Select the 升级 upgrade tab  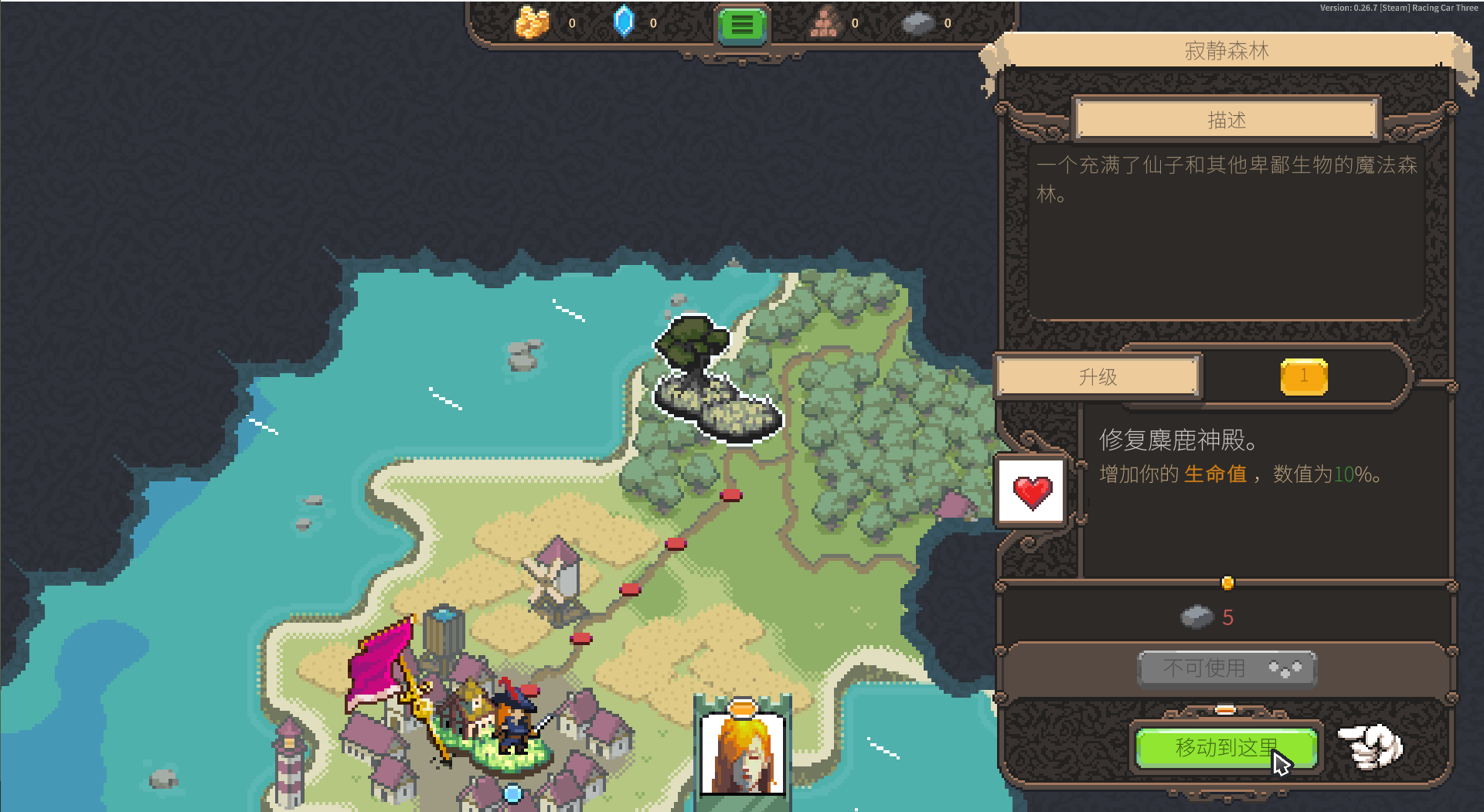point(1098,377)
